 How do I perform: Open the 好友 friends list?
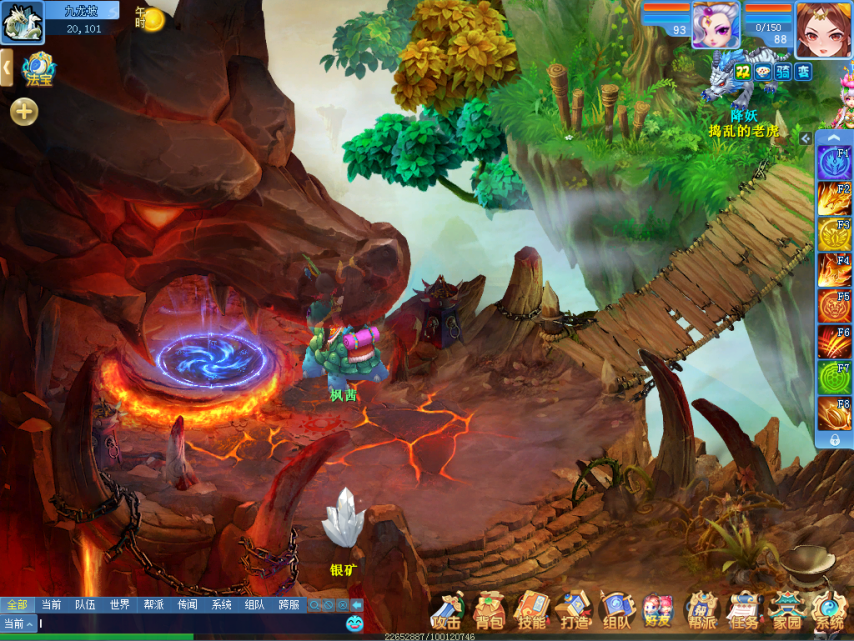tap(658, 611)
